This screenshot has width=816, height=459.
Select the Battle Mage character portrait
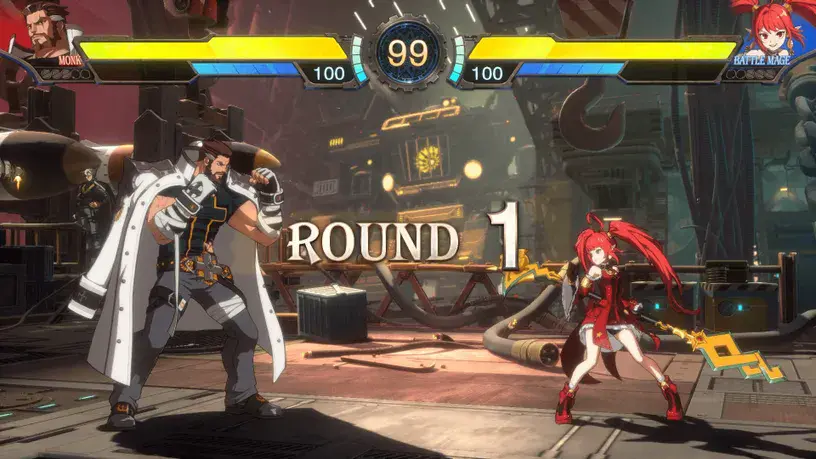[765, 30]
